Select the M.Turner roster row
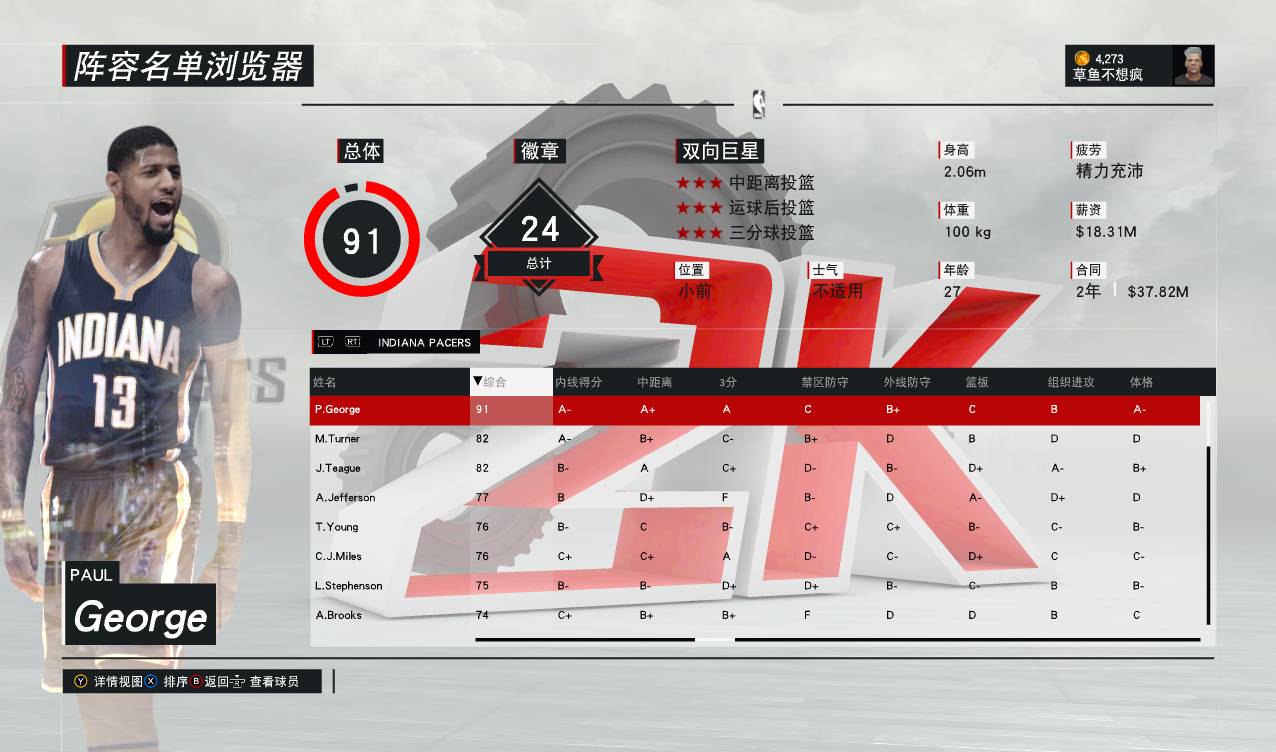The height and width of the screenshot is (752, 1276). [x=337, y=439]
